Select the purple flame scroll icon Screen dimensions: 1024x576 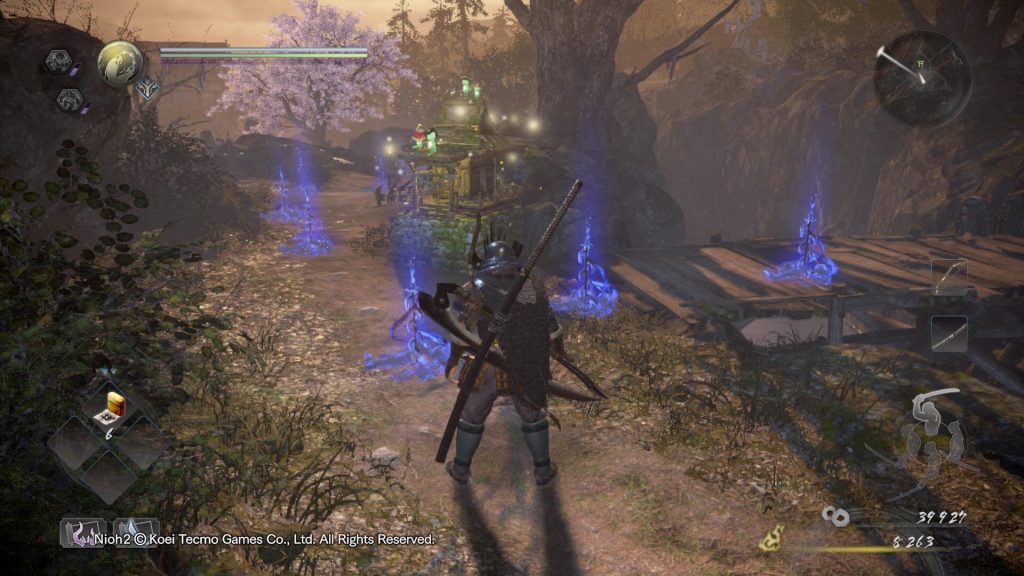click(x=82, y=532)
